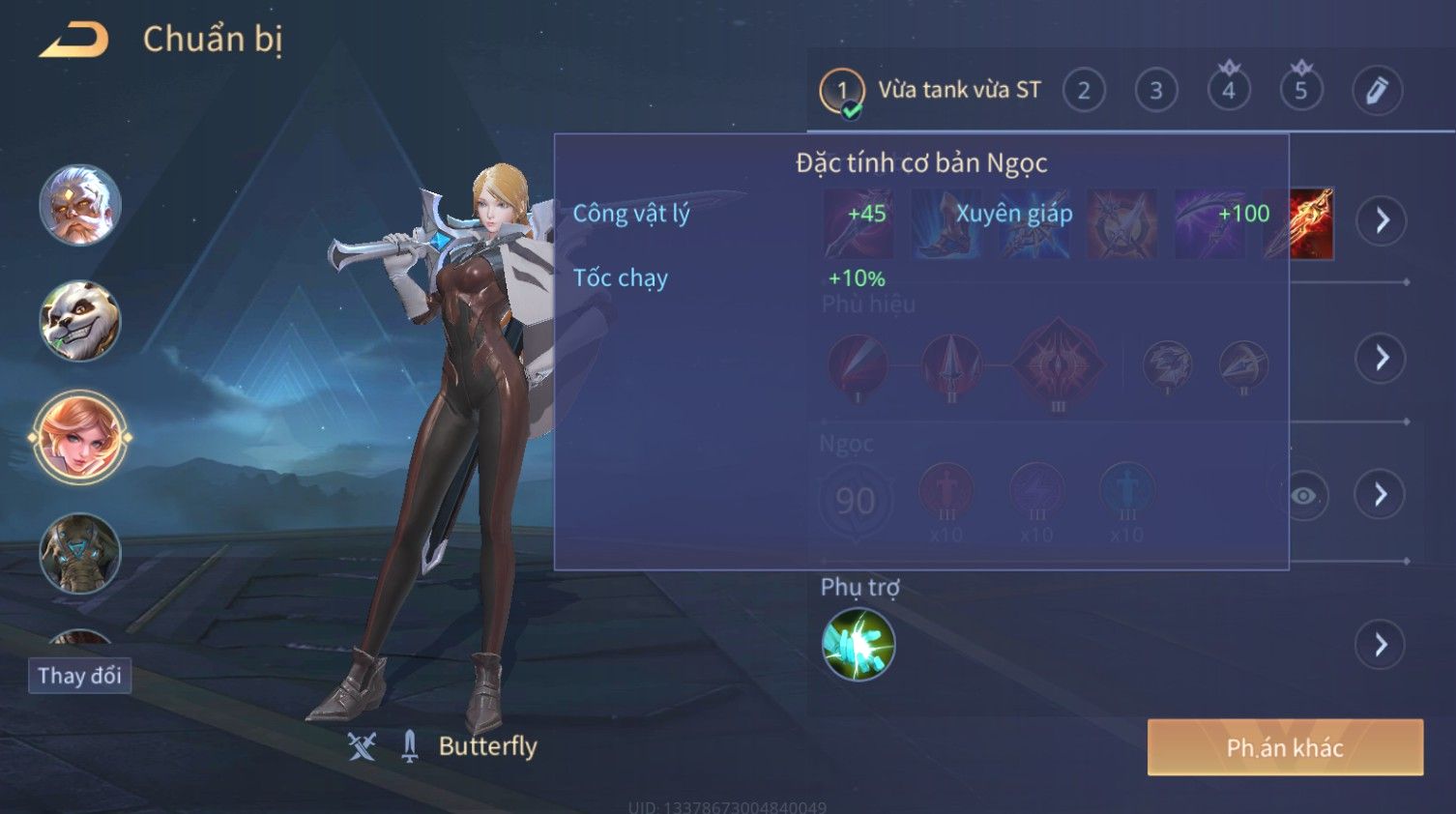This screenshot has width=1456, height=814.
Task: Edit preset name with pencil icon
Action: click(1376, 91)
